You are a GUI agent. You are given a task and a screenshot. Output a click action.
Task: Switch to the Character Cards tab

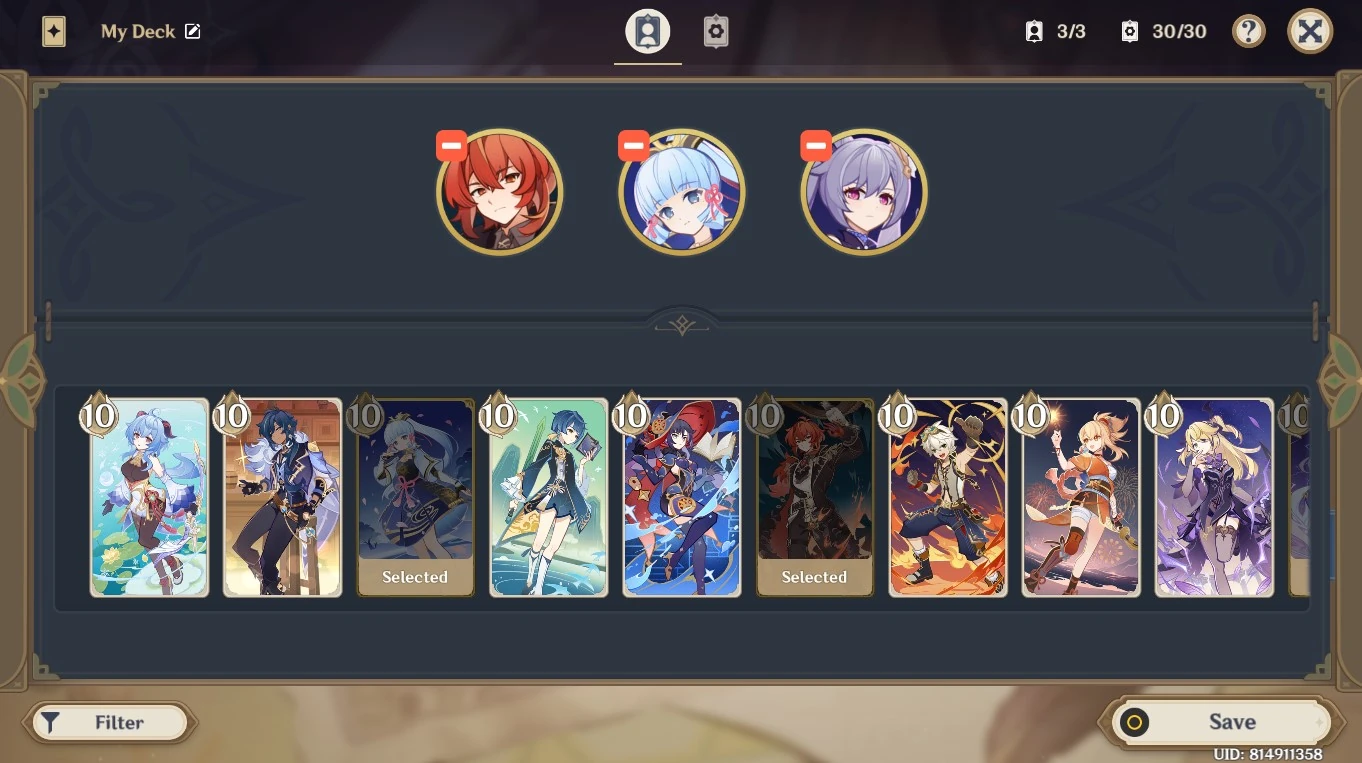coord(647,31)
